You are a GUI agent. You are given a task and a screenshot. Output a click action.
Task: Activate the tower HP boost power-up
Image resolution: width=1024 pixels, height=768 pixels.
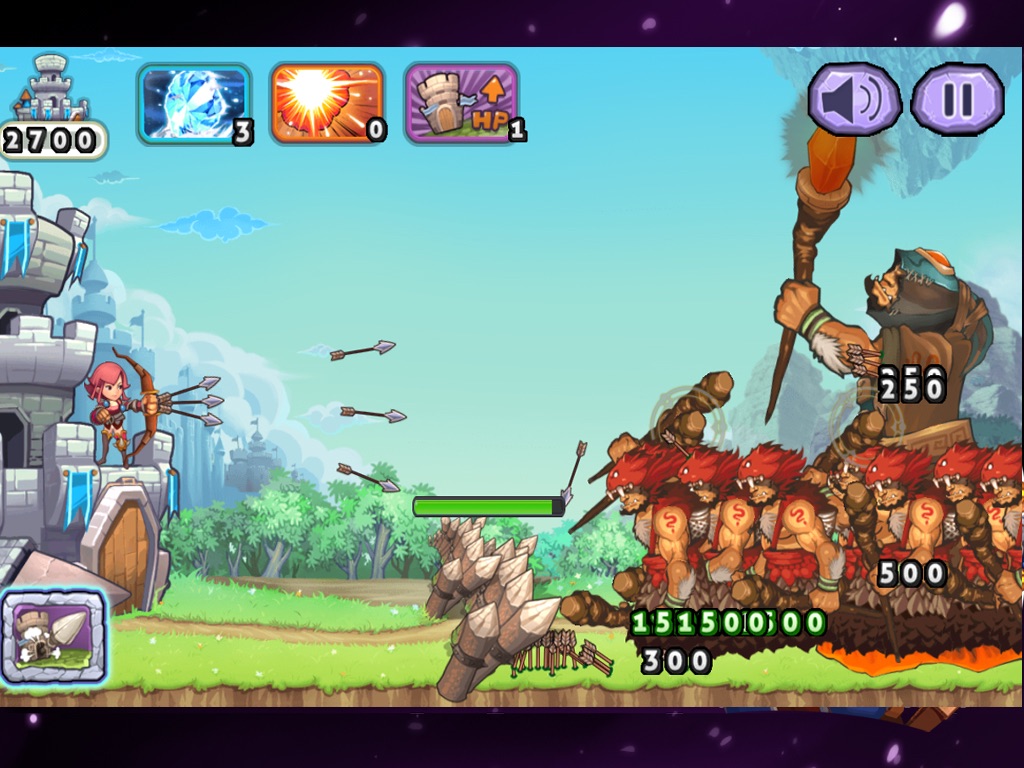coord(461,103)
